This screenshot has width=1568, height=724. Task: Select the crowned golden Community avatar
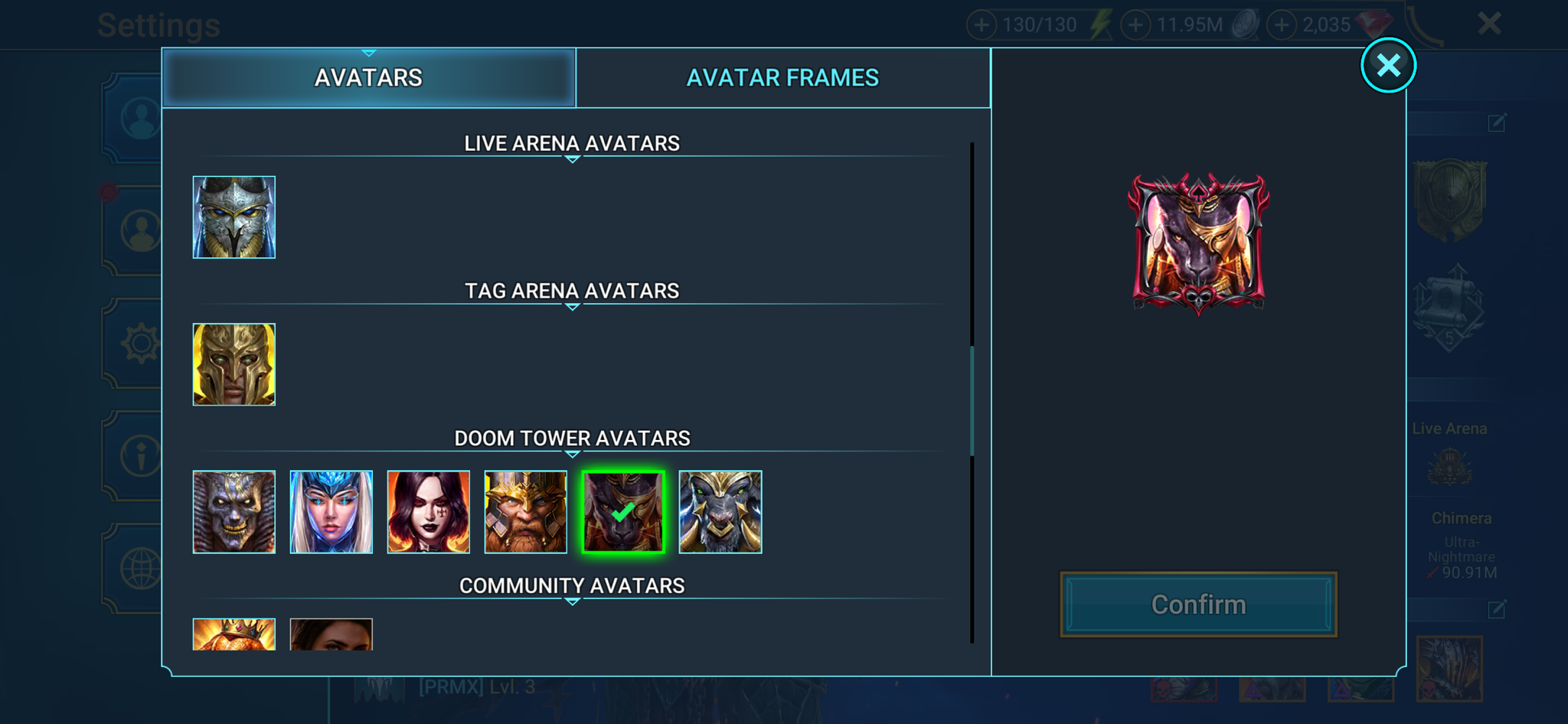point(234,634)
